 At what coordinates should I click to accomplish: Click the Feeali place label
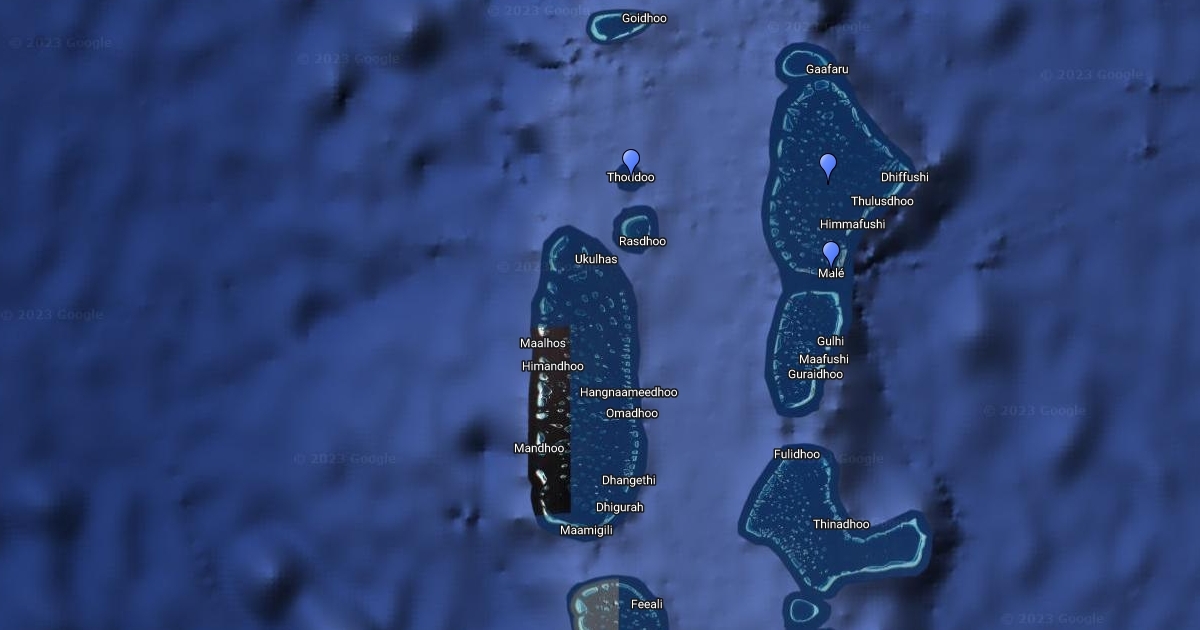pyautogui.click(x=646, y=604)
